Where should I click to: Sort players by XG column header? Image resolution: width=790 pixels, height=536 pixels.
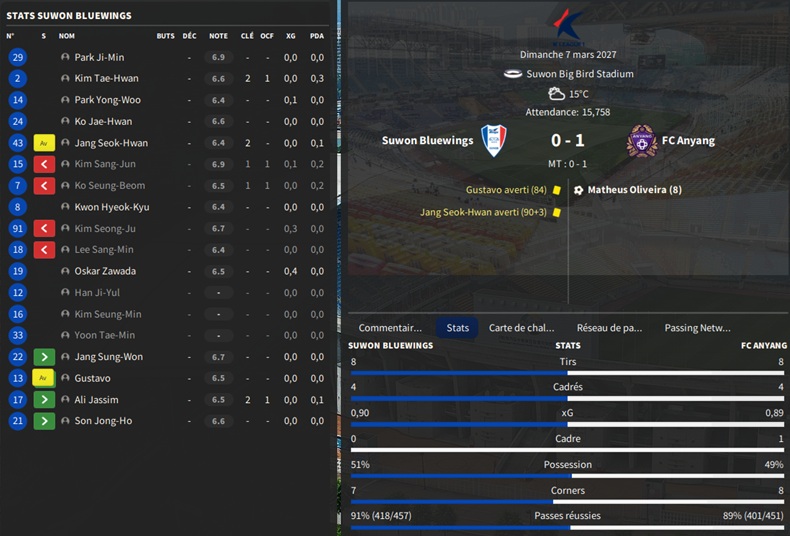click(290, 36)
